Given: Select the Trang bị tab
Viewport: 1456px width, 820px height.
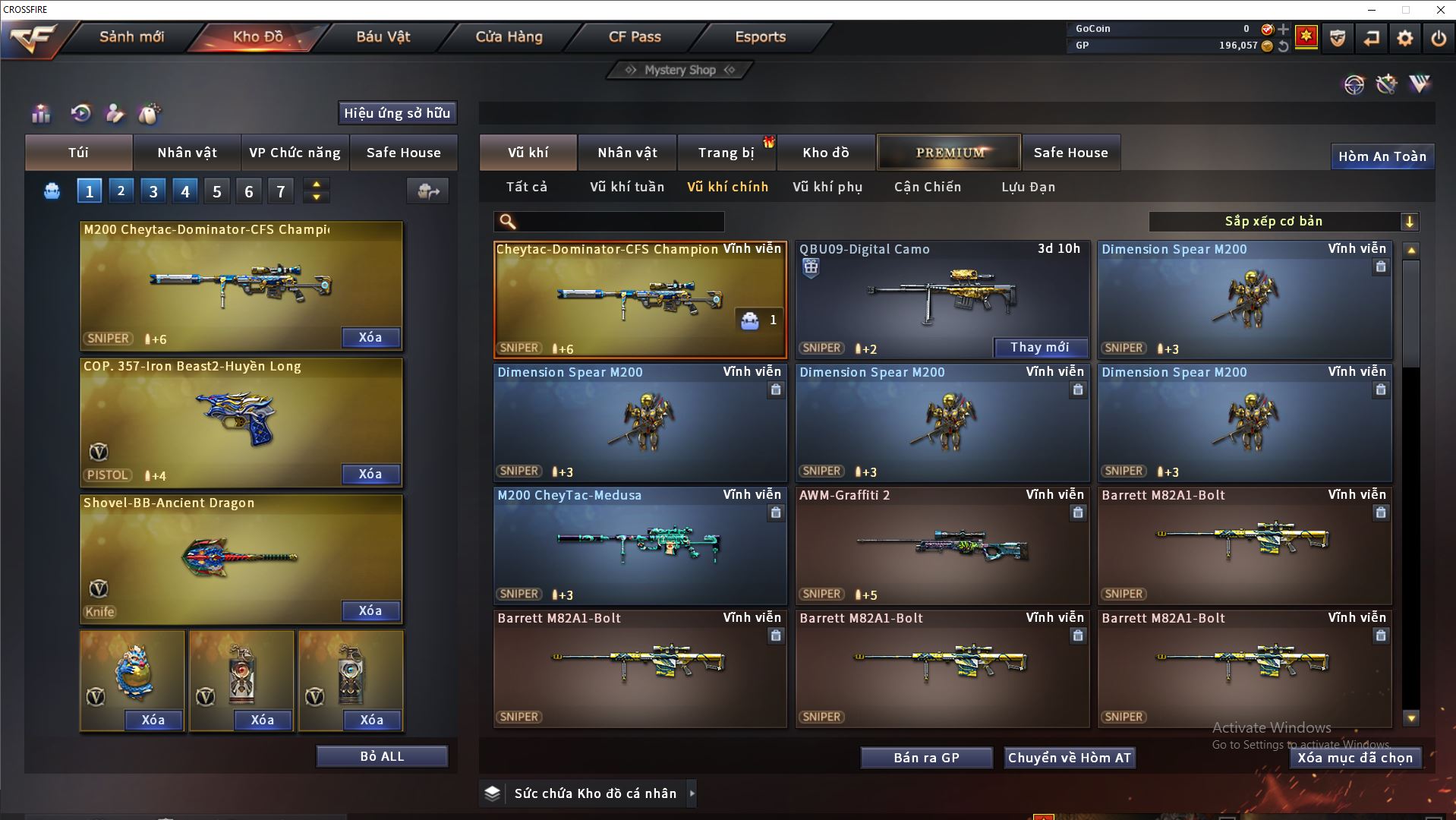Looking at the screenshot, I should click(x=726, y=153).
